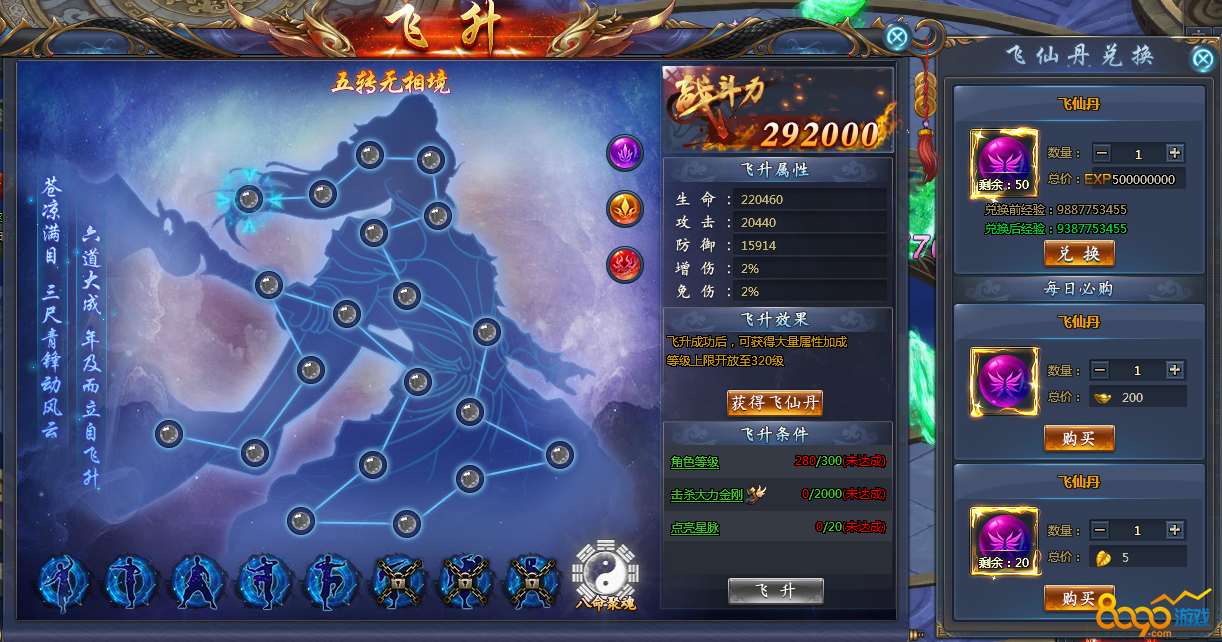
Task: Close the 飞升 ascension panel
Action: pos(897,38)
